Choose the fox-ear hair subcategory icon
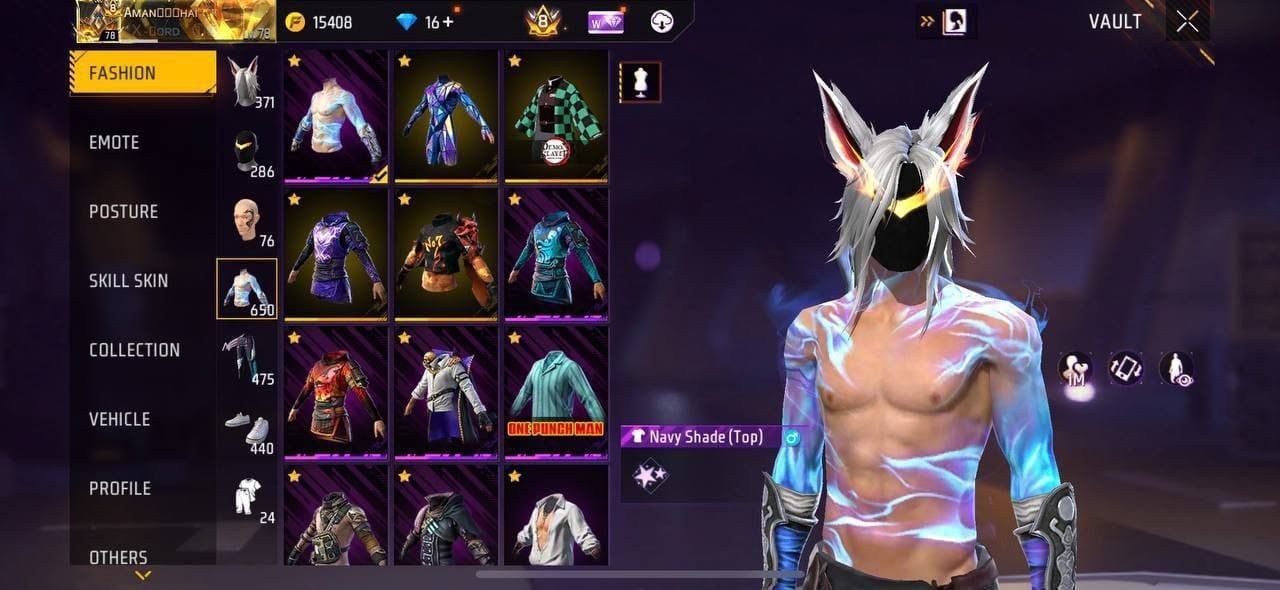This screenshot has height=590, width=1280. 246,80
